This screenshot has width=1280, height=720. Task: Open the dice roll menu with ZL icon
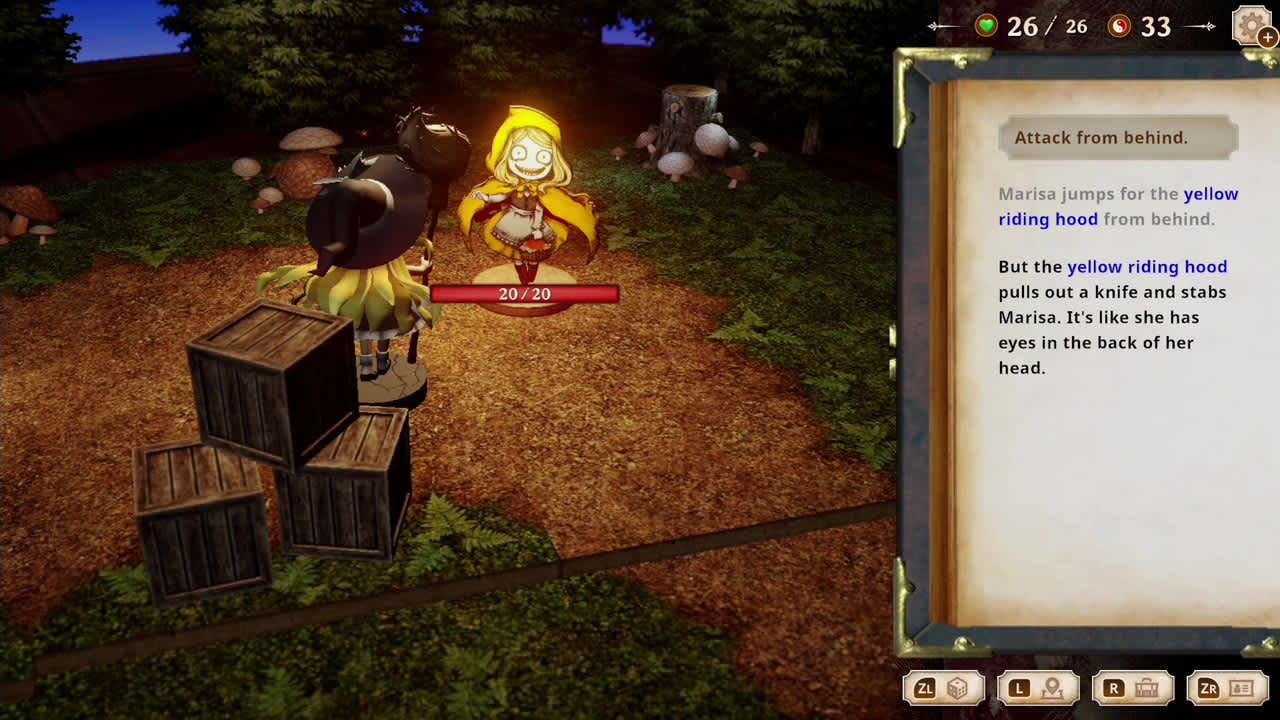943,688
